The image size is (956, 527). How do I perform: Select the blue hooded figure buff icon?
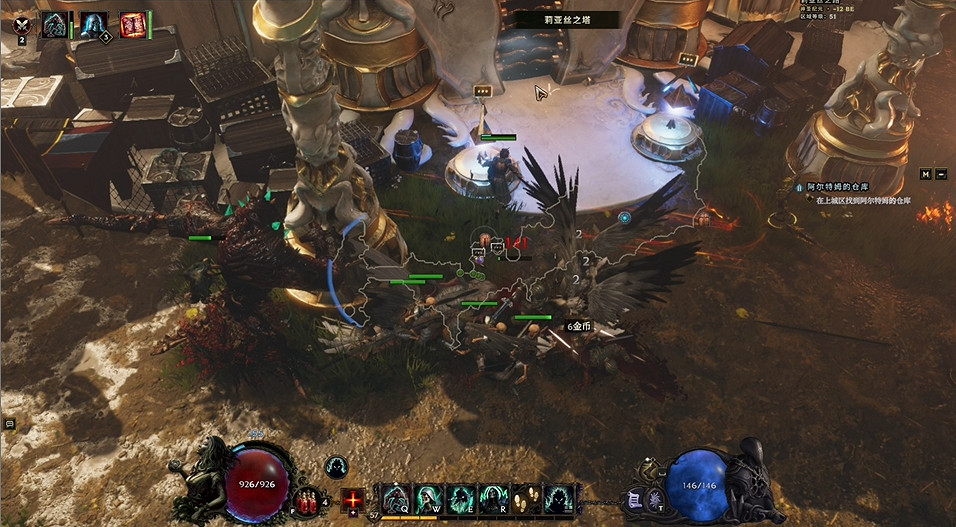tap(94, 24)
